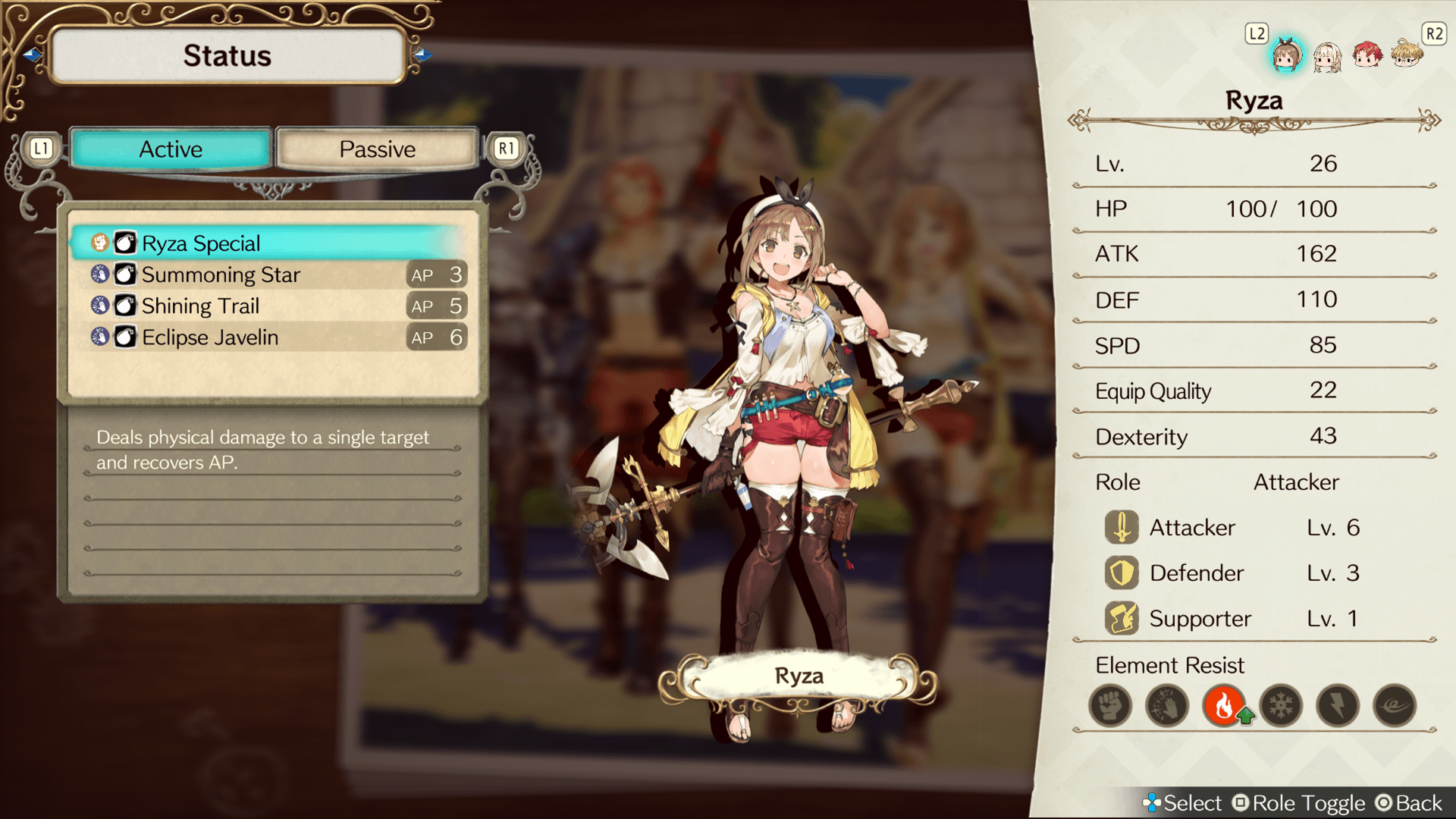1456x819 pixels.
Task: Click the wind element resist icon
Action: pos(1395,706)
